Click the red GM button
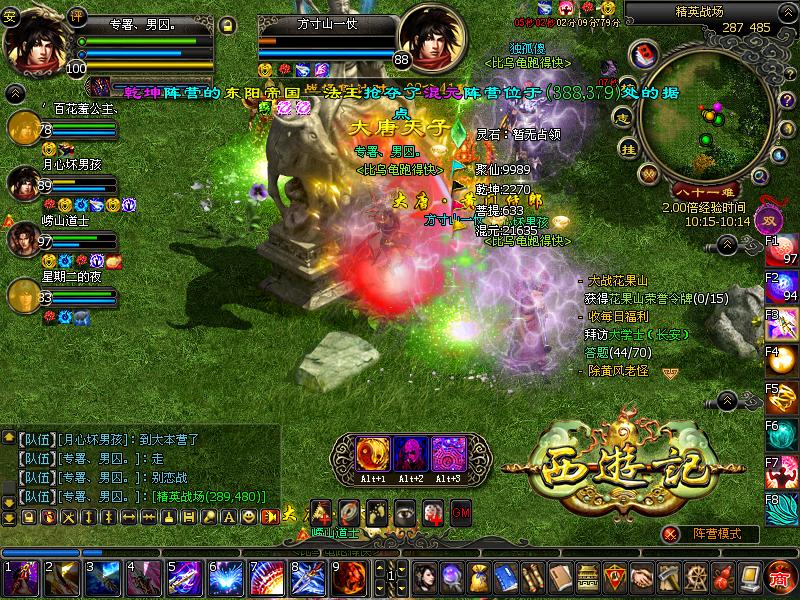 point(460,511)
